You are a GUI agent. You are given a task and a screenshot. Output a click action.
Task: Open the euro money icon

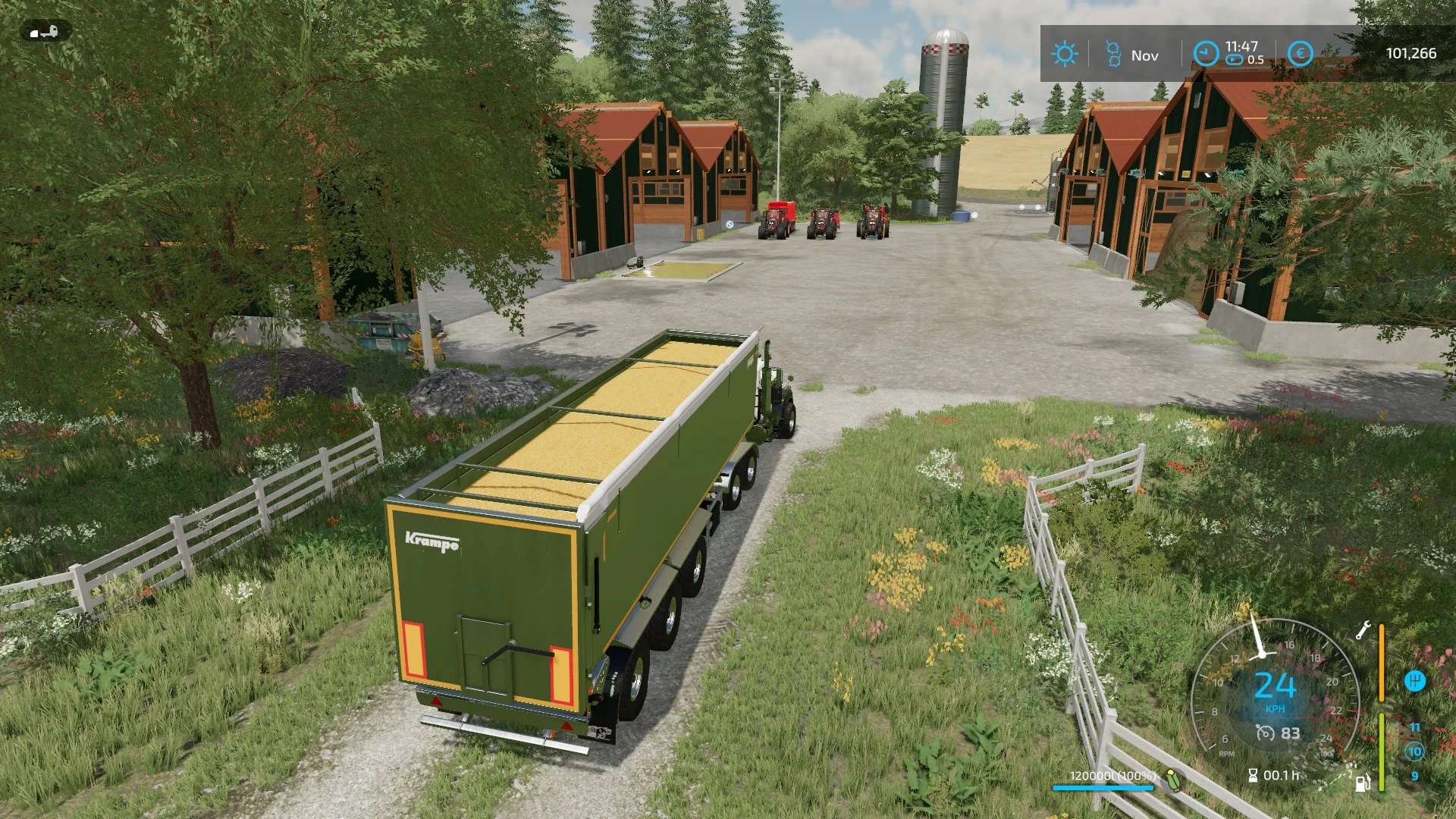point(1300,54)
